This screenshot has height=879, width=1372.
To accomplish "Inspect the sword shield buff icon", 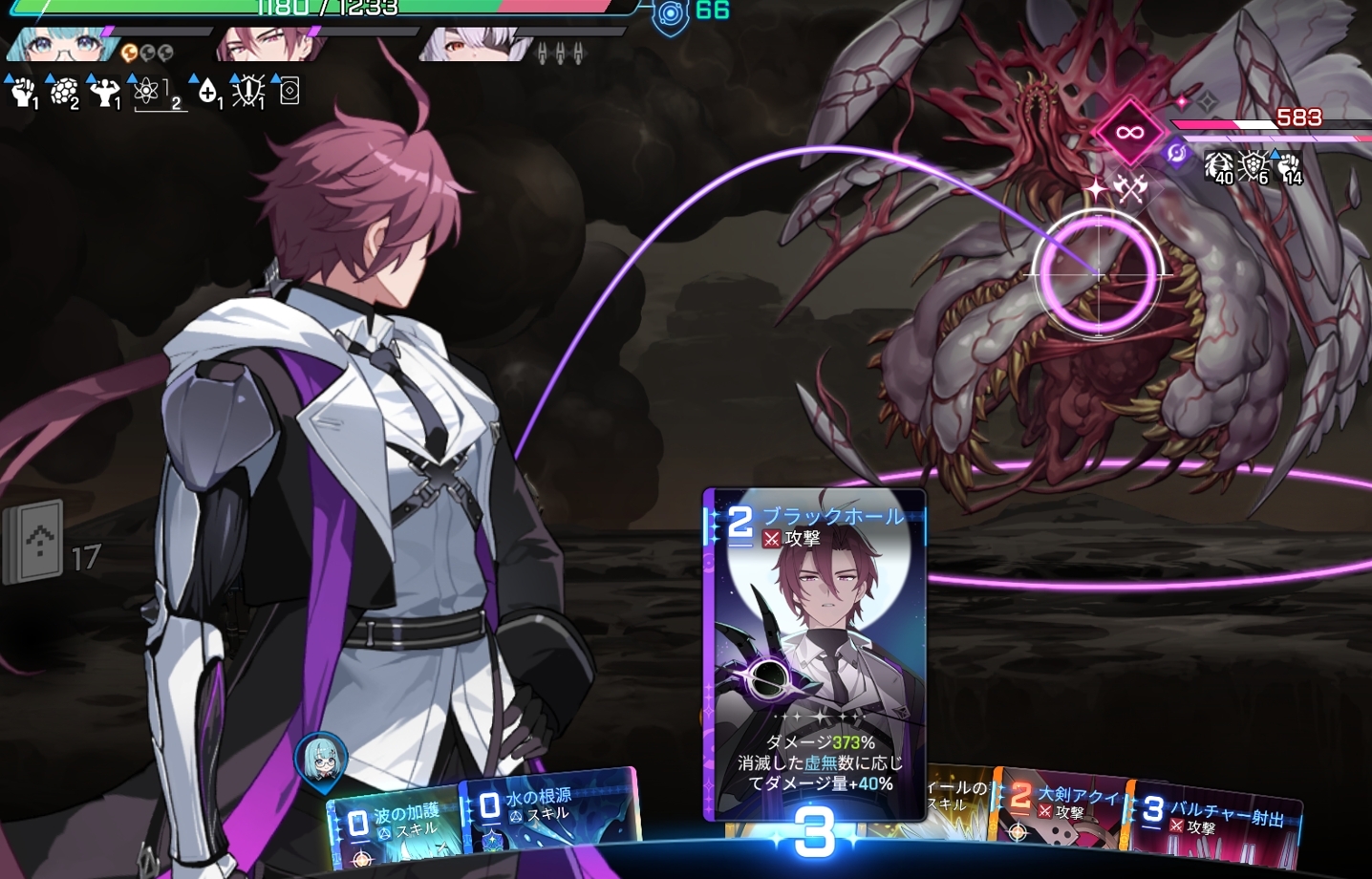I will [247, 93].
